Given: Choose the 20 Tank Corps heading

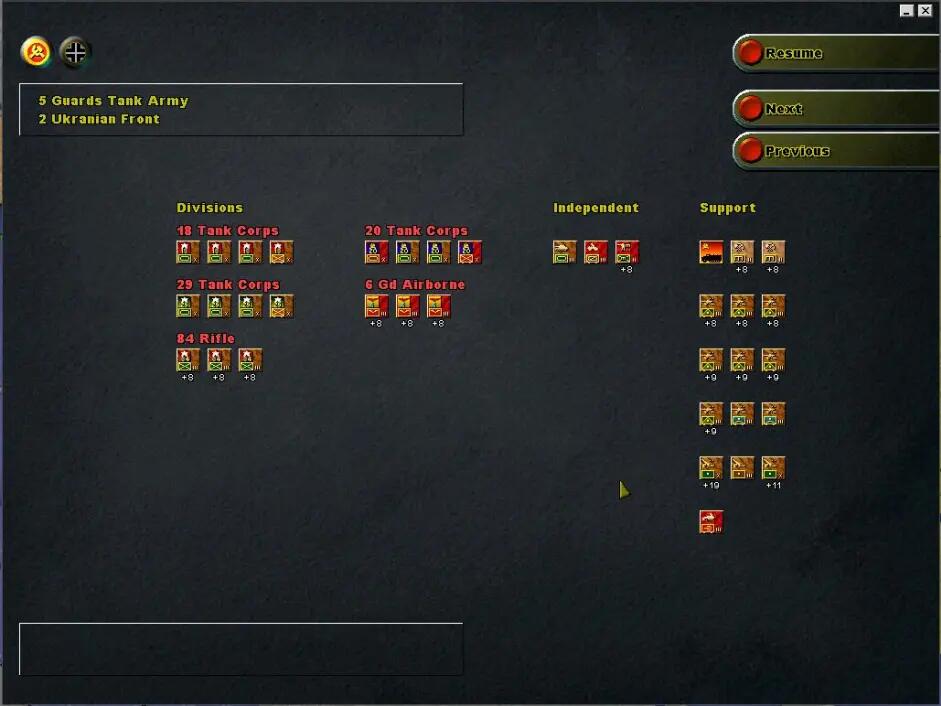Looking at the screenshot, I should [x=416, y=231].
